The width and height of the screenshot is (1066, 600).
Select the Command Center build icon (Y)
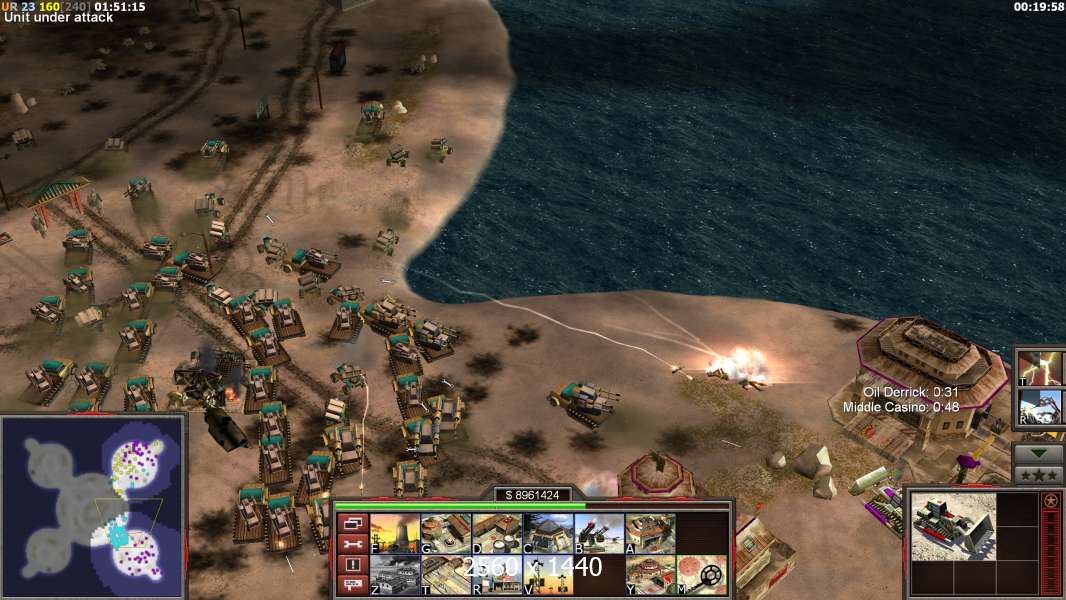650,575
